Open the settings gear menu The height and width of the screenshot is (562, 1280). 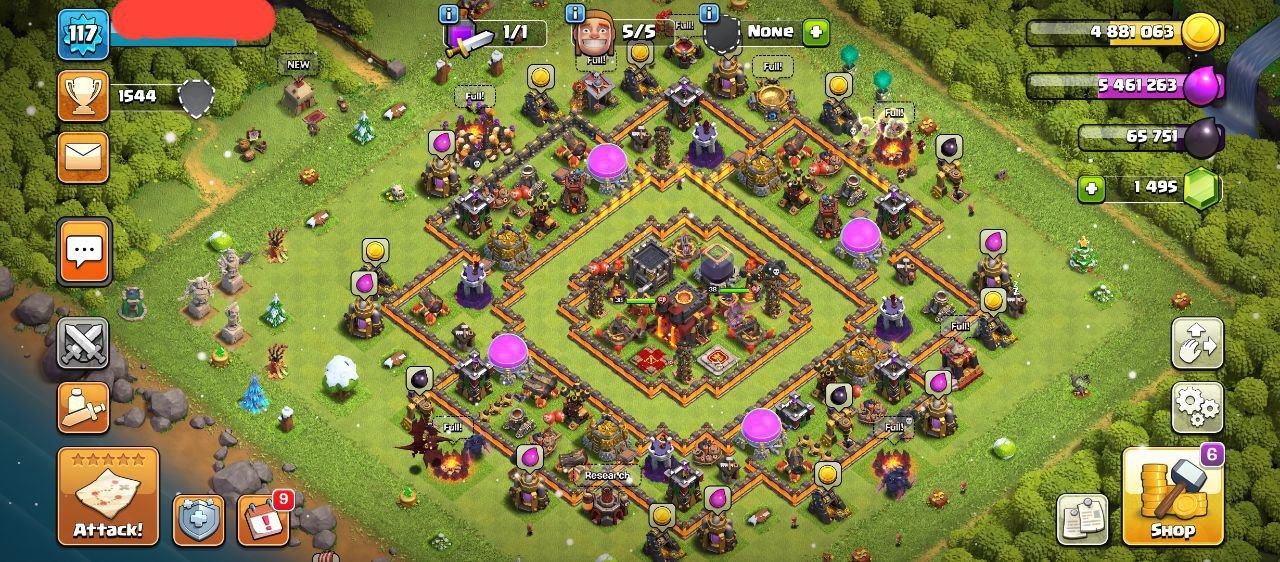pos(1197,407)
